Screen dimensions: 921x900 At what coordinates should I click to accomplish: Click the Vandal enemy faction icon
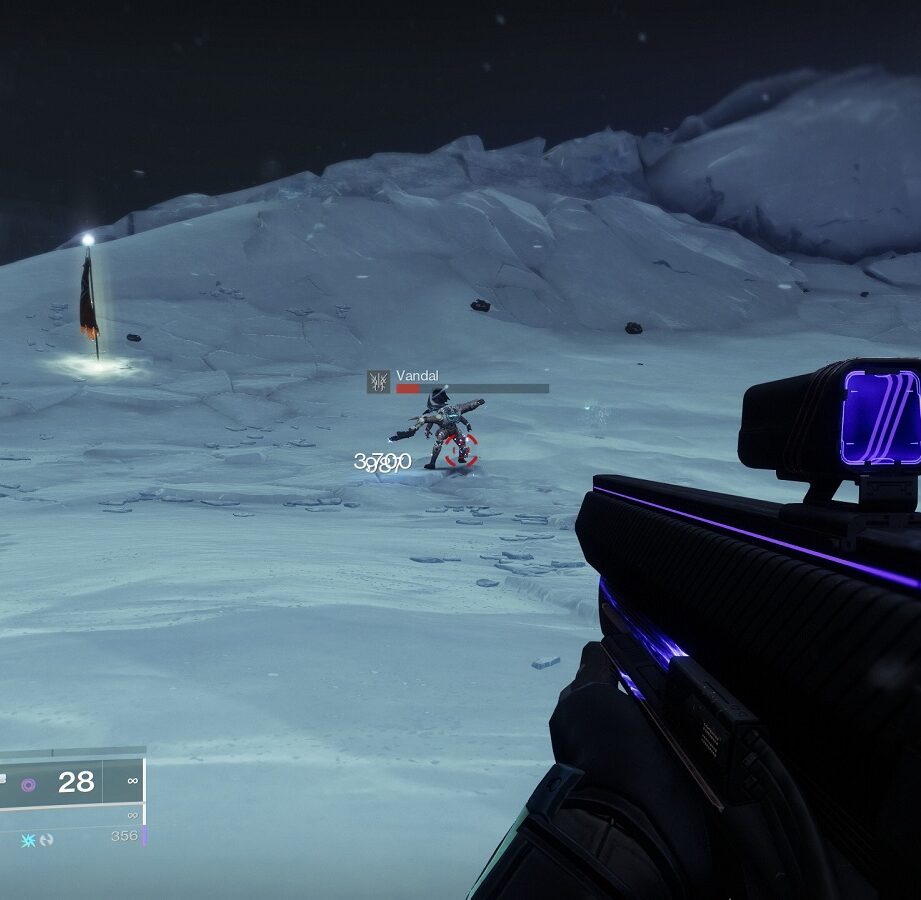[x=378, y=381]
